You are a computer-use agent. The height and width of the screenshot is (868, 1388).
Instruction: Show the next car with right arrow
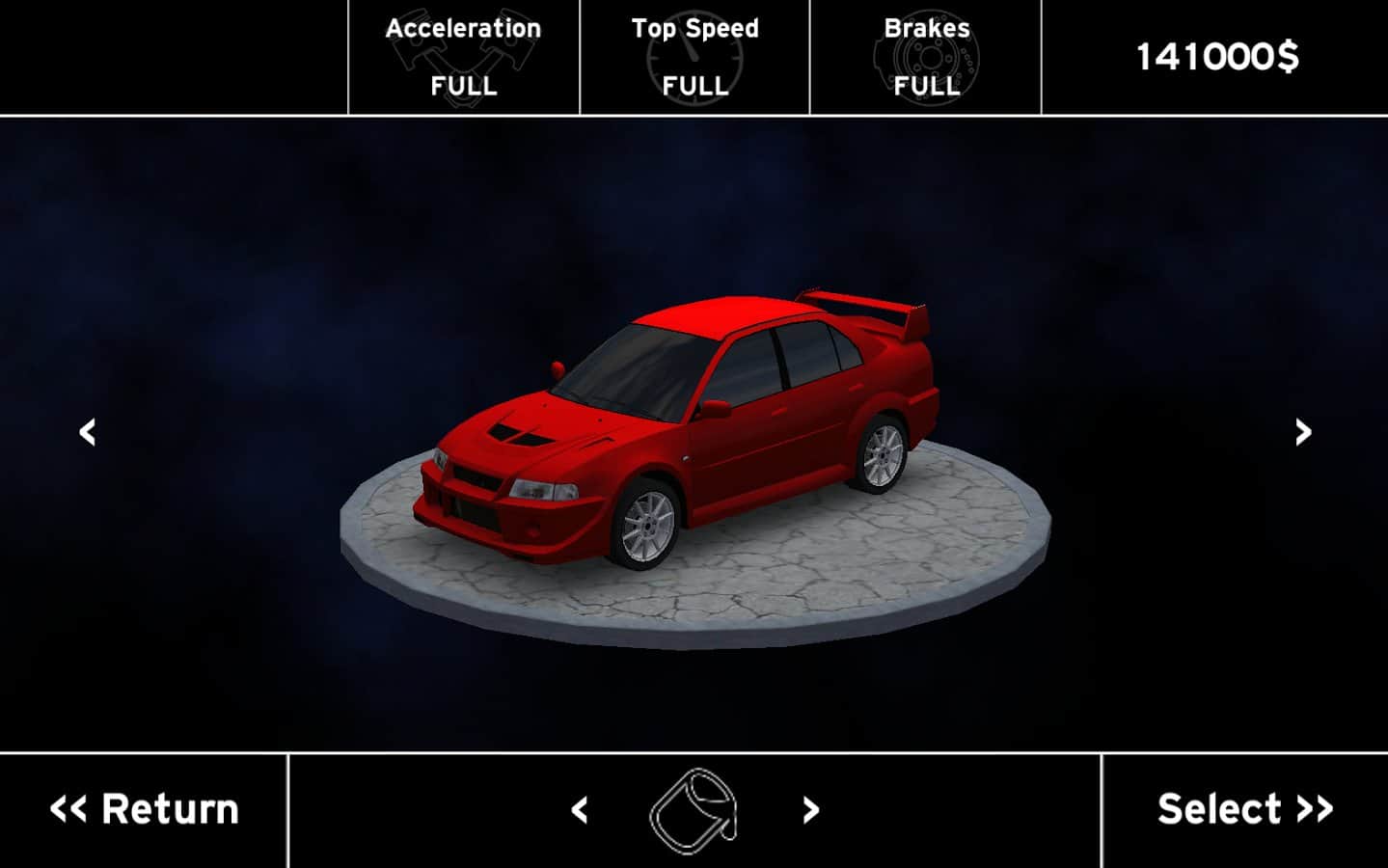click(x=1303, y=432)
